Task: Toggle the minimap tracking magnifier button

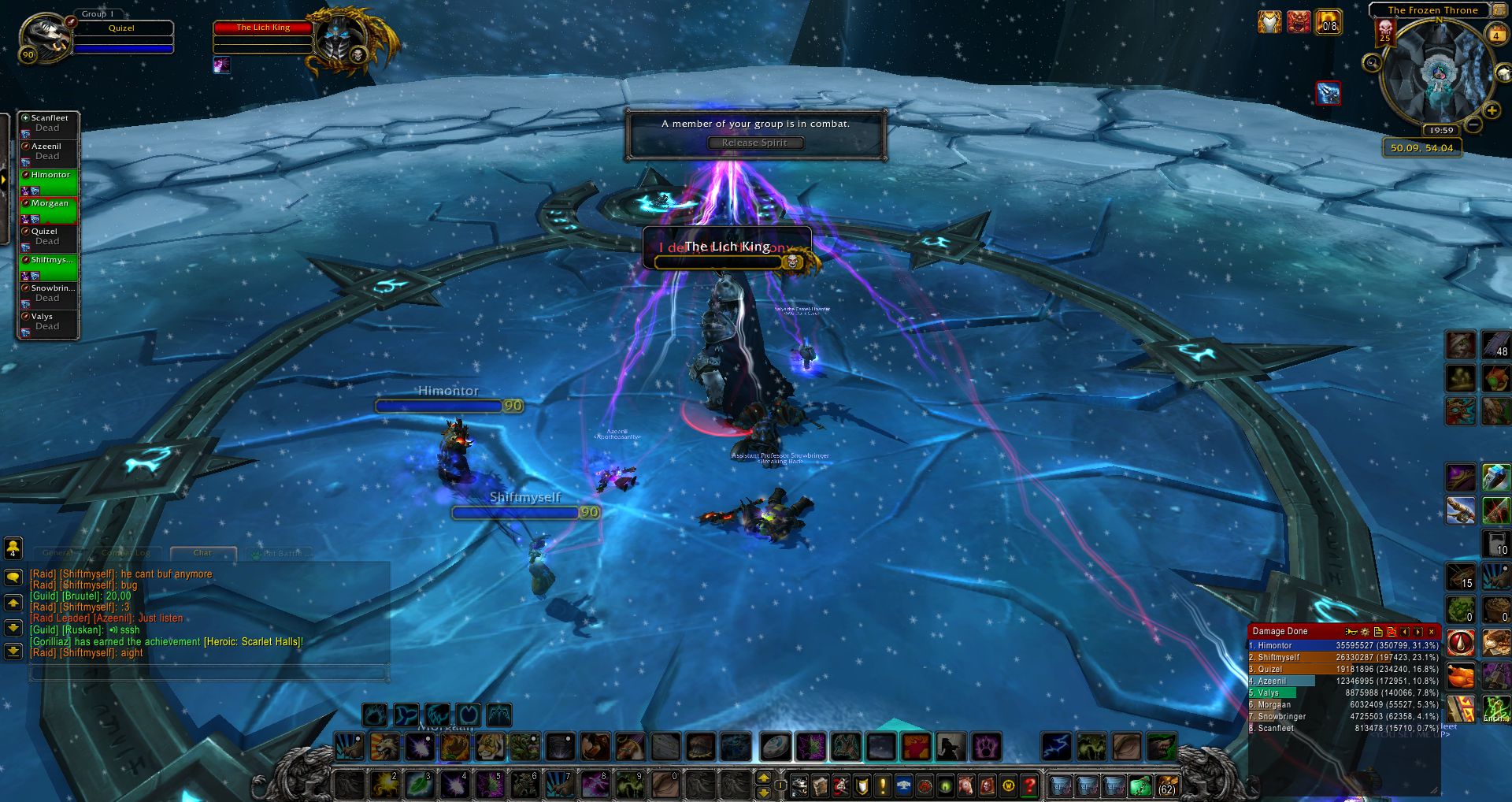Action: 1372,63
